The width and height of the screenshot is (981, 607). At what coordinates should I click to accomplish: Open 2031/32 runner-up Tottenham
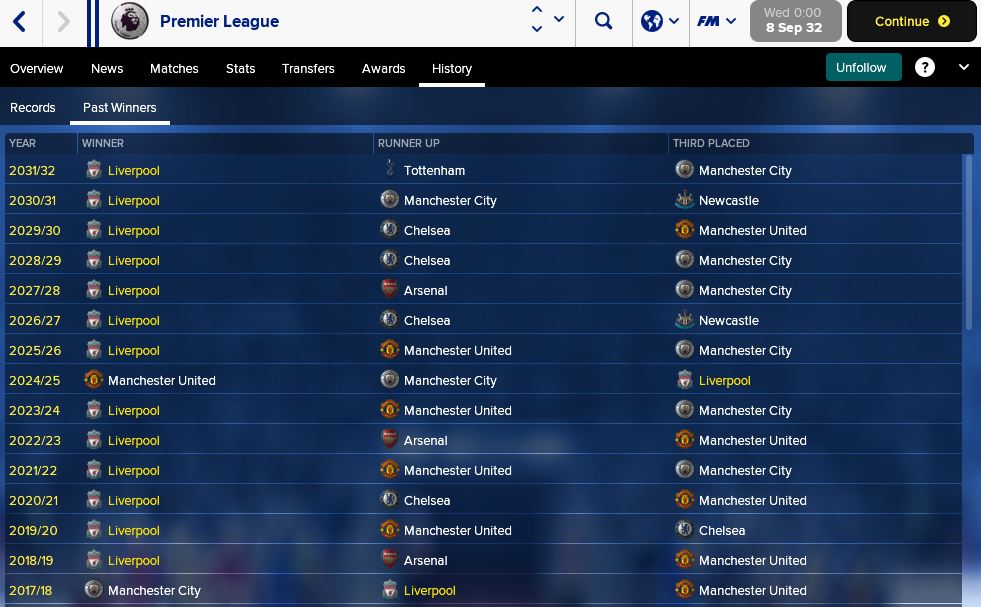[x=434, y=171]
